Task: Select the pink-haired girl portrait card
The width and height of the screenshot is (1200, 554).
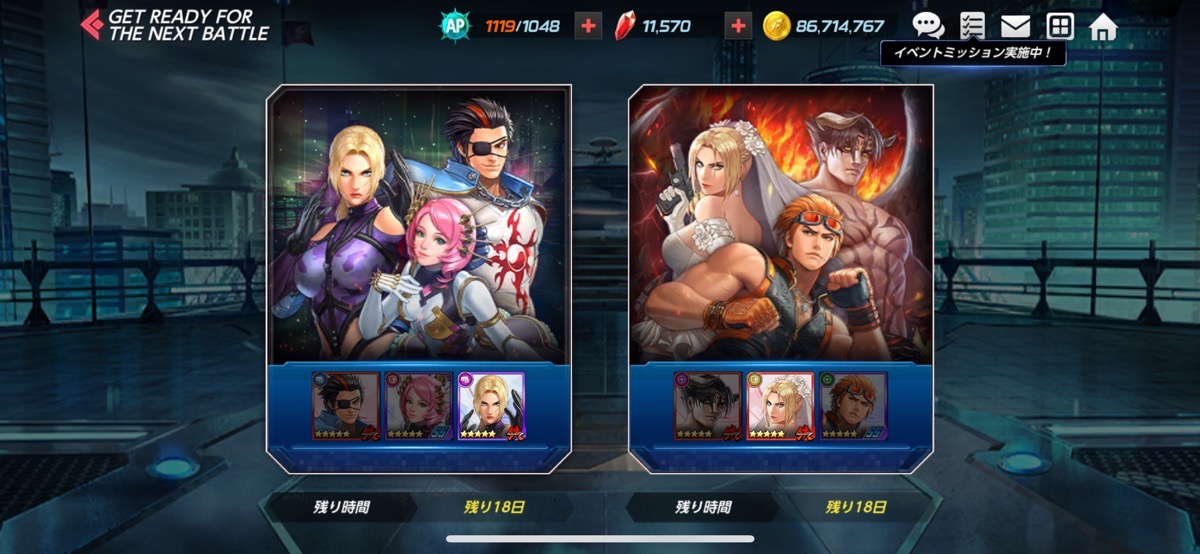Action: (418, 406)
